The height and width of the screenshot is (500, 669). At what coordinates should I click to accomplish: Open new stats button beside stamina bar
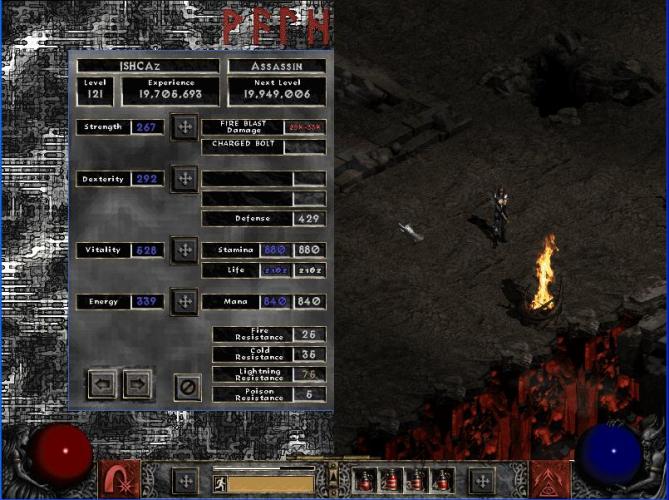[x=184, y=480]
